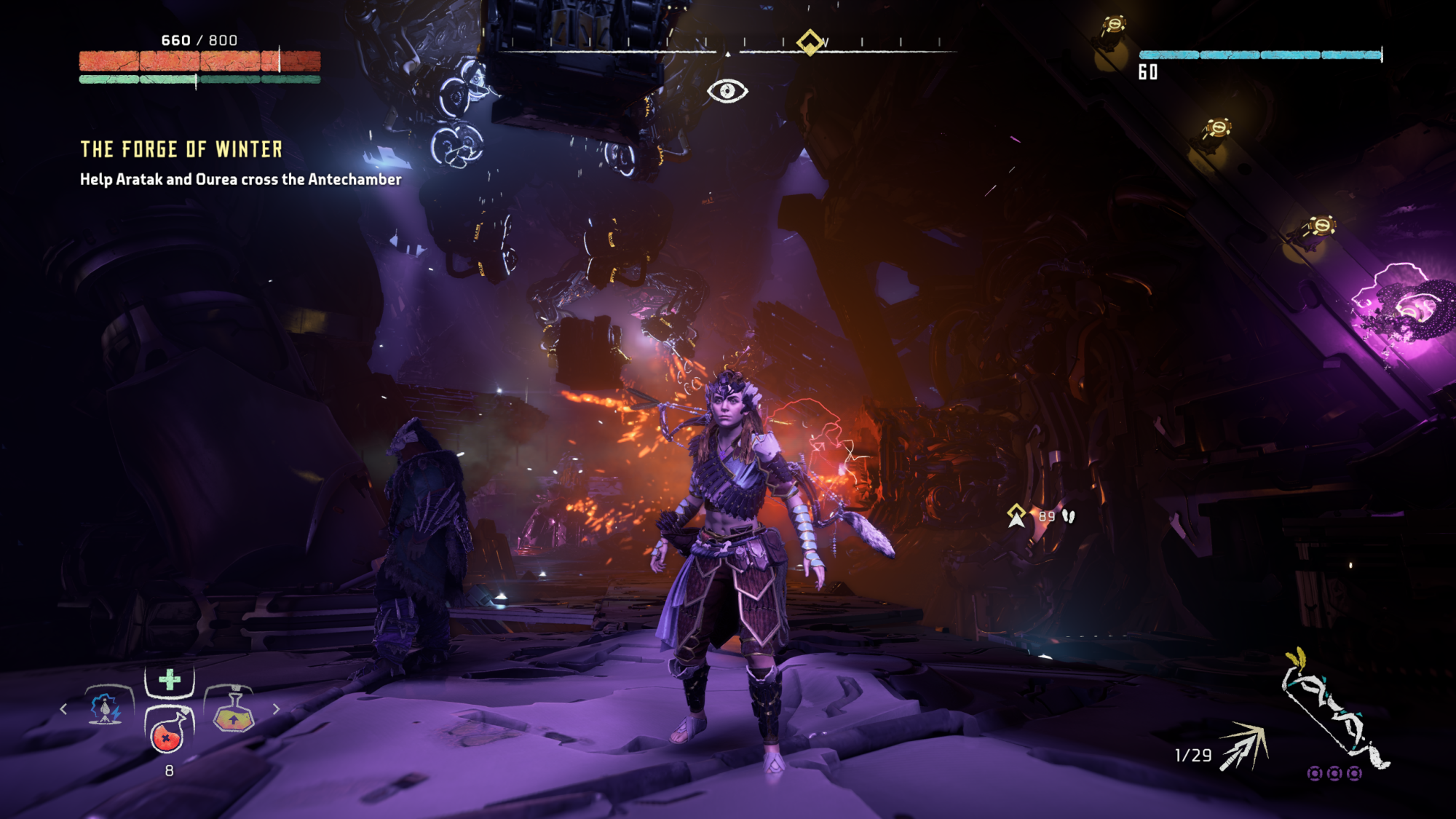Choose the yellow boost potion flask
Viewport: 1456px width, 819px height.
point(233,711)
